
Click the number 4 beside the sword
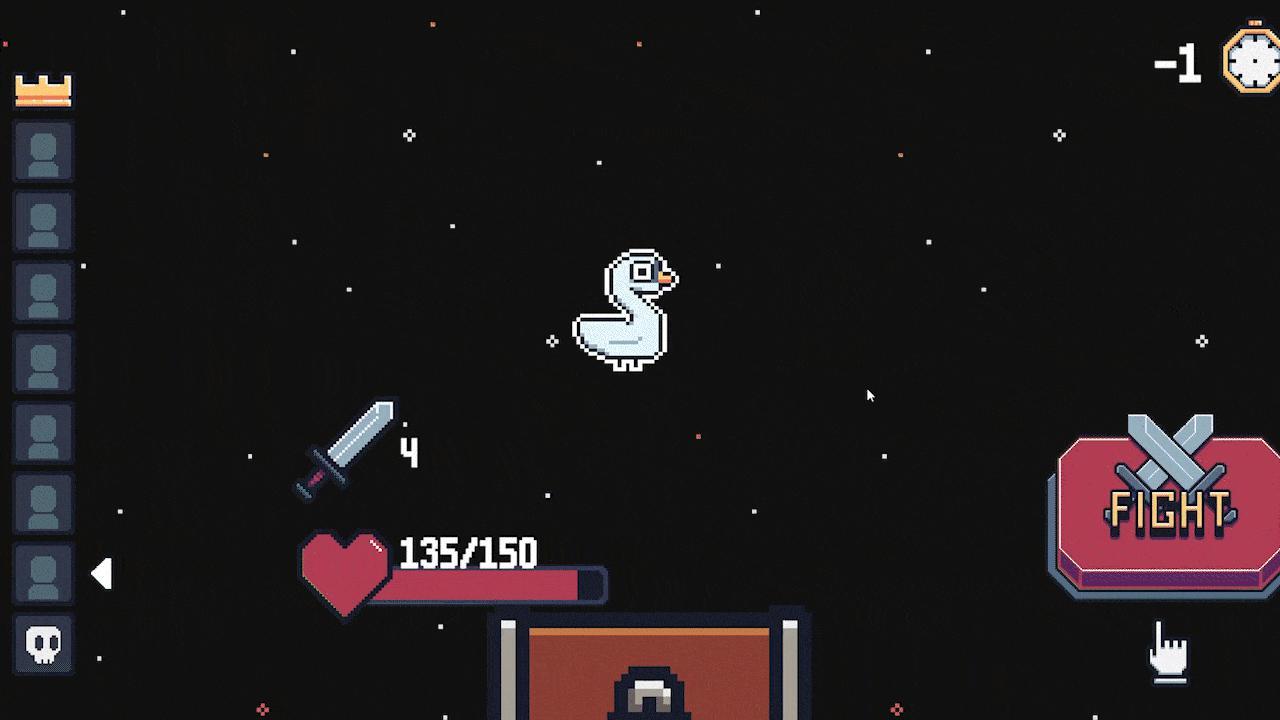tap(409, 452)
